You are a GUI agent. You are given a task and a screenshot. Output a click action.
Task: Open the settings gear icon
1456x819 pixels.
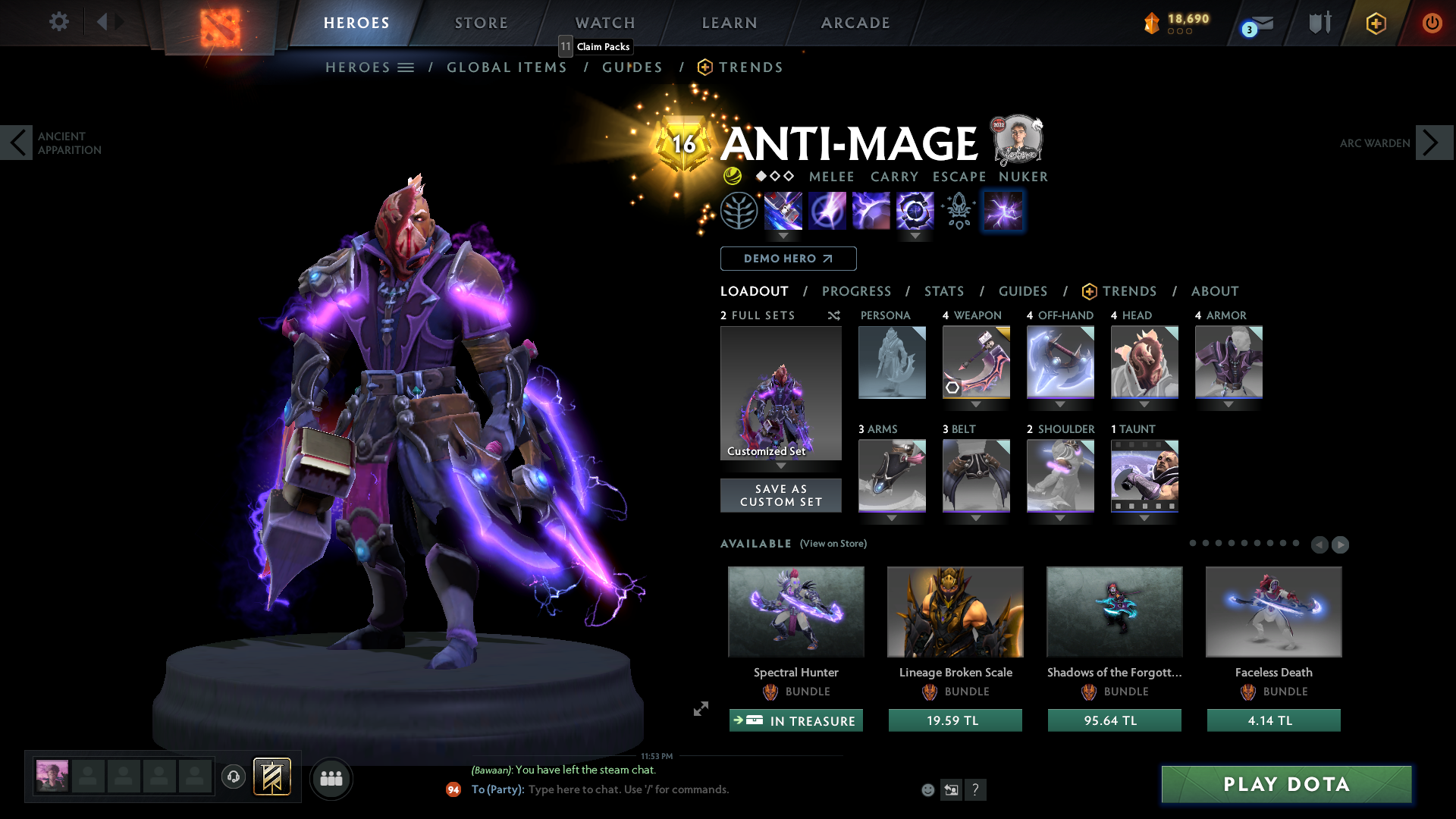[59, 22]
